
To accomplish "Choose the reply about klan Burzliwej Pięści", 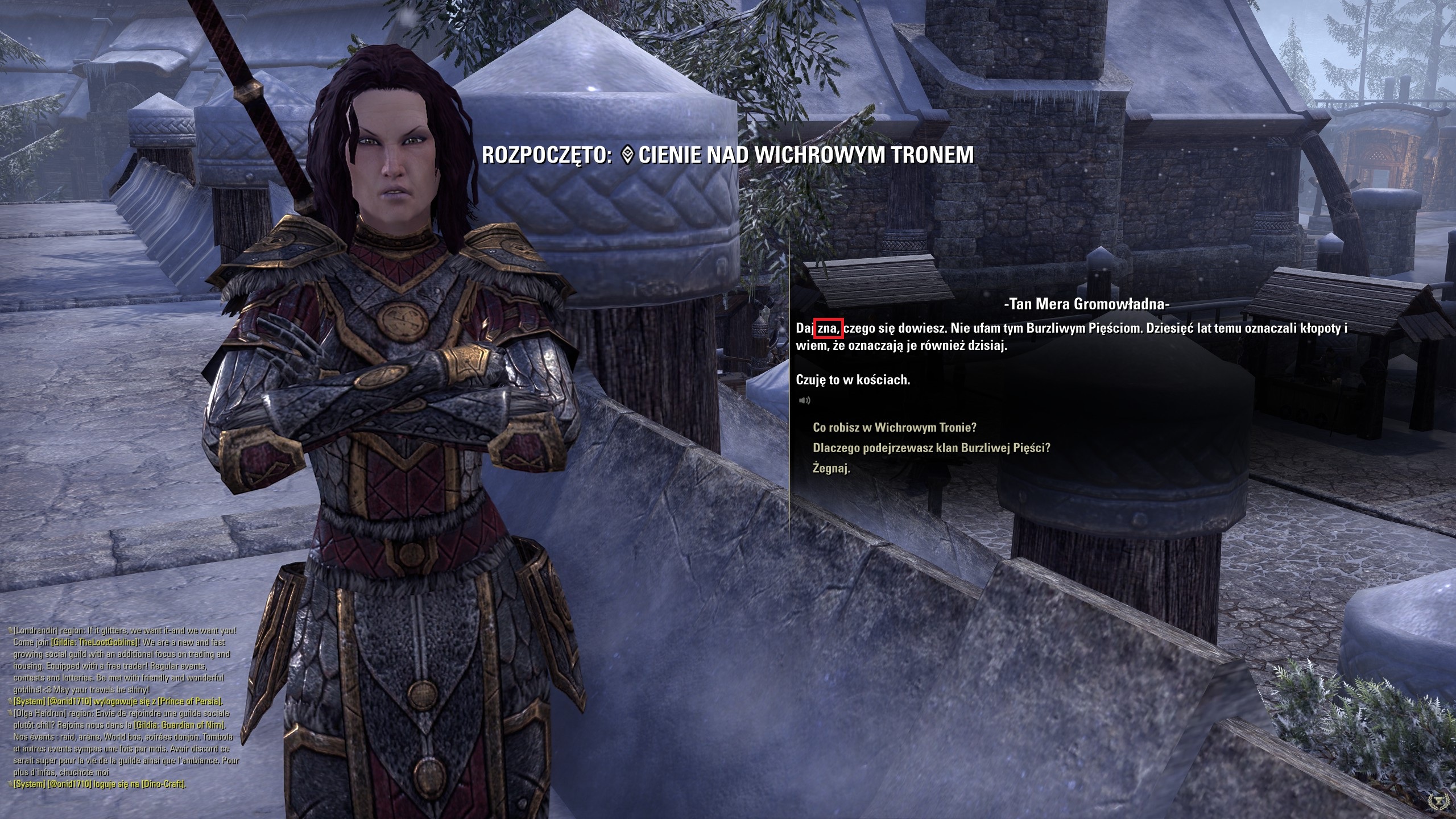I will pyautogui.click(x=931, y=448).
